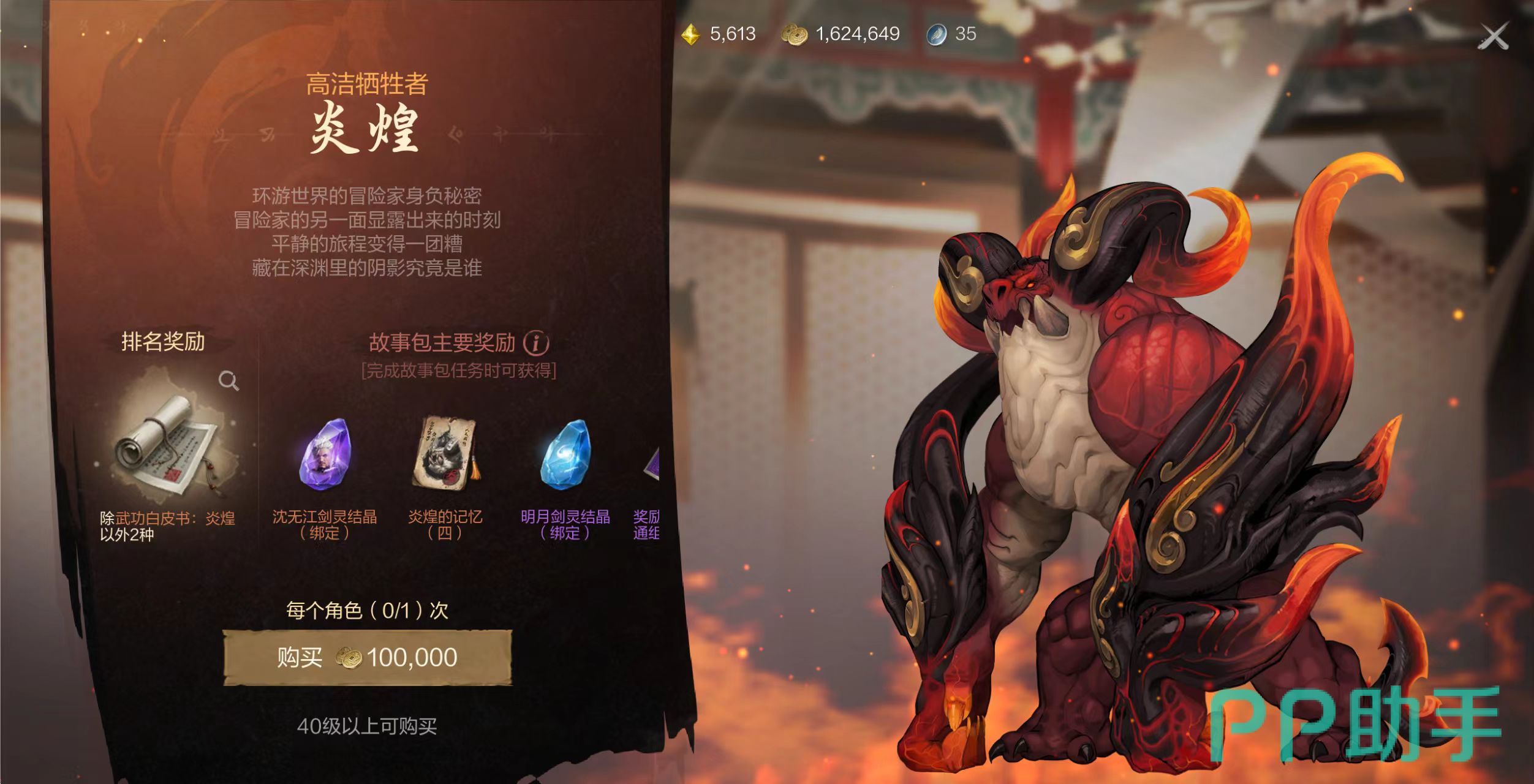Close the 炎煌 story pack screen
This screenshot has height=784, width=1534.
pos(1493,36)
